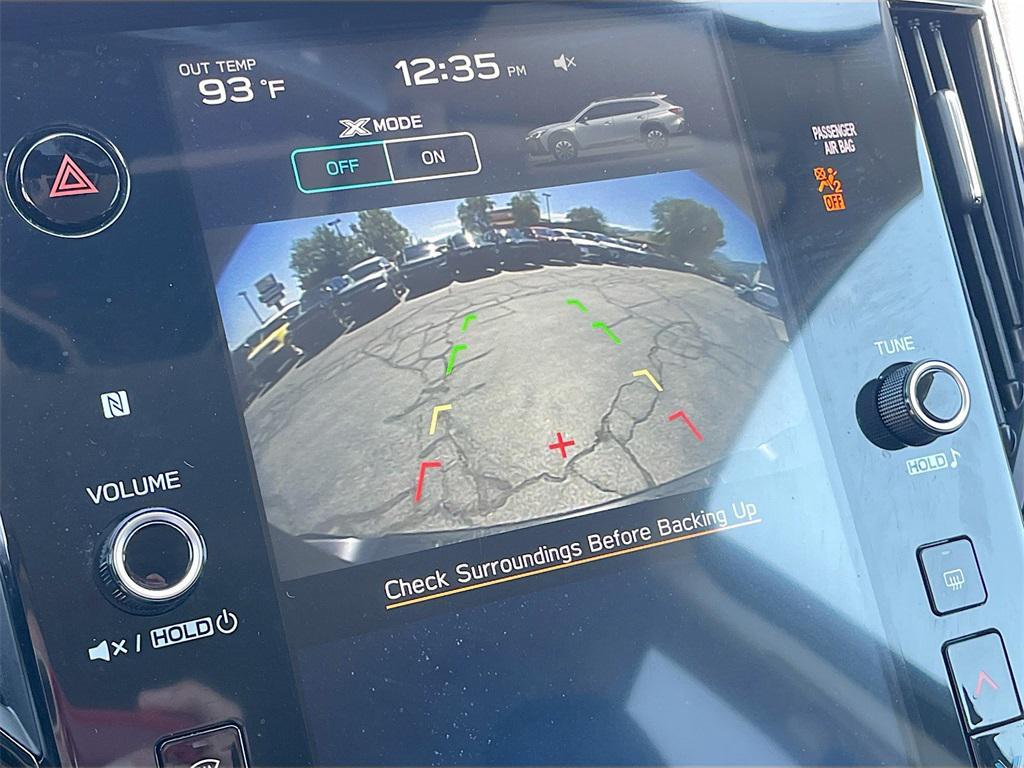
Task: Select the red up-arrow button
Action: pos(983,681)
